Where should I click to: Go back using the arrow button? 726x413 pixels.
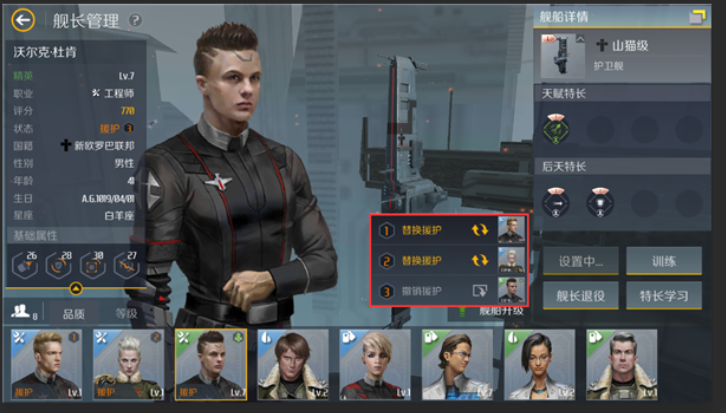coord(23,20)
